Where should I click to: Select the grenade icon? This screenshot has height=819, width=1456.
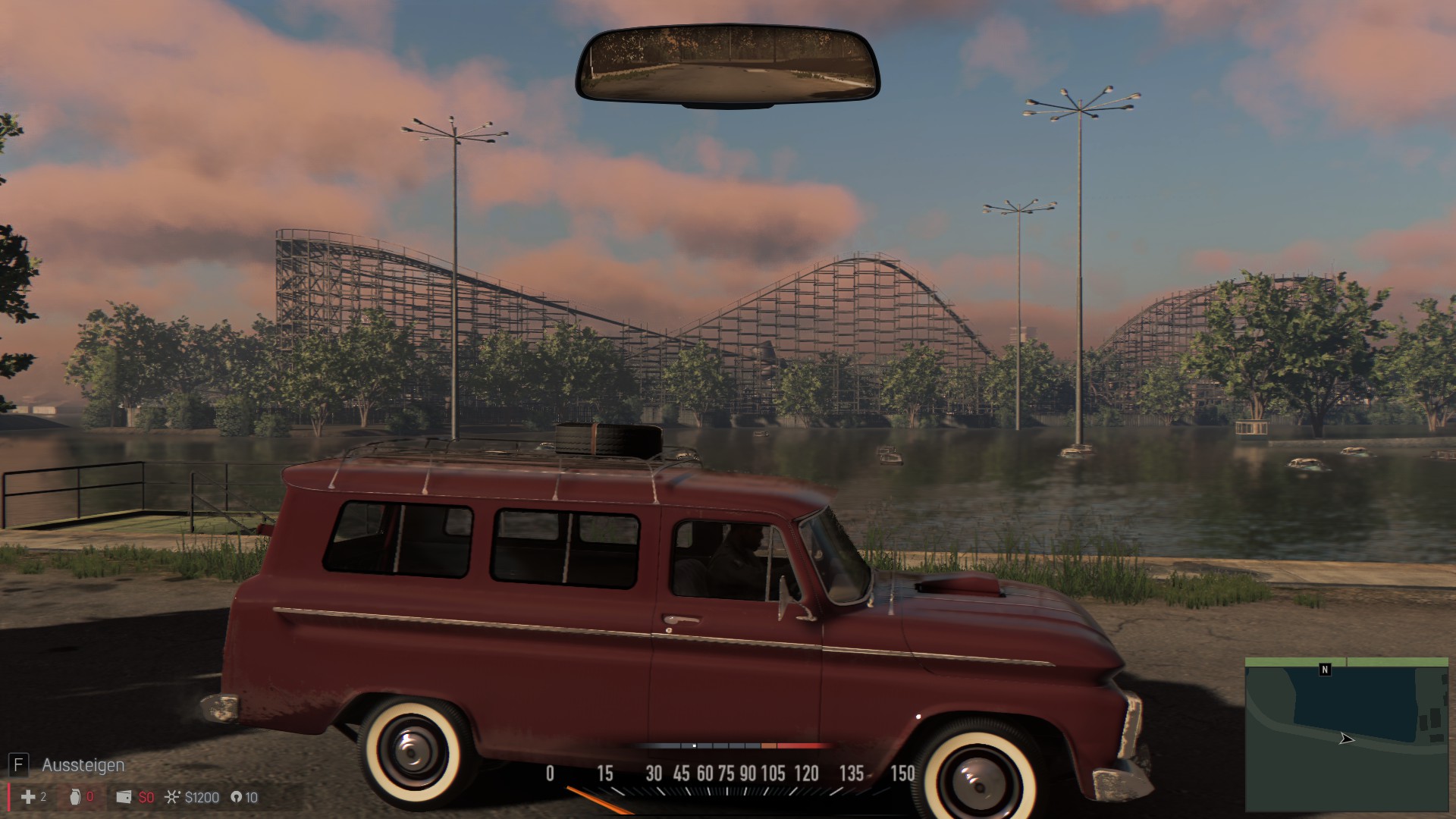click(x=75, y=797)
